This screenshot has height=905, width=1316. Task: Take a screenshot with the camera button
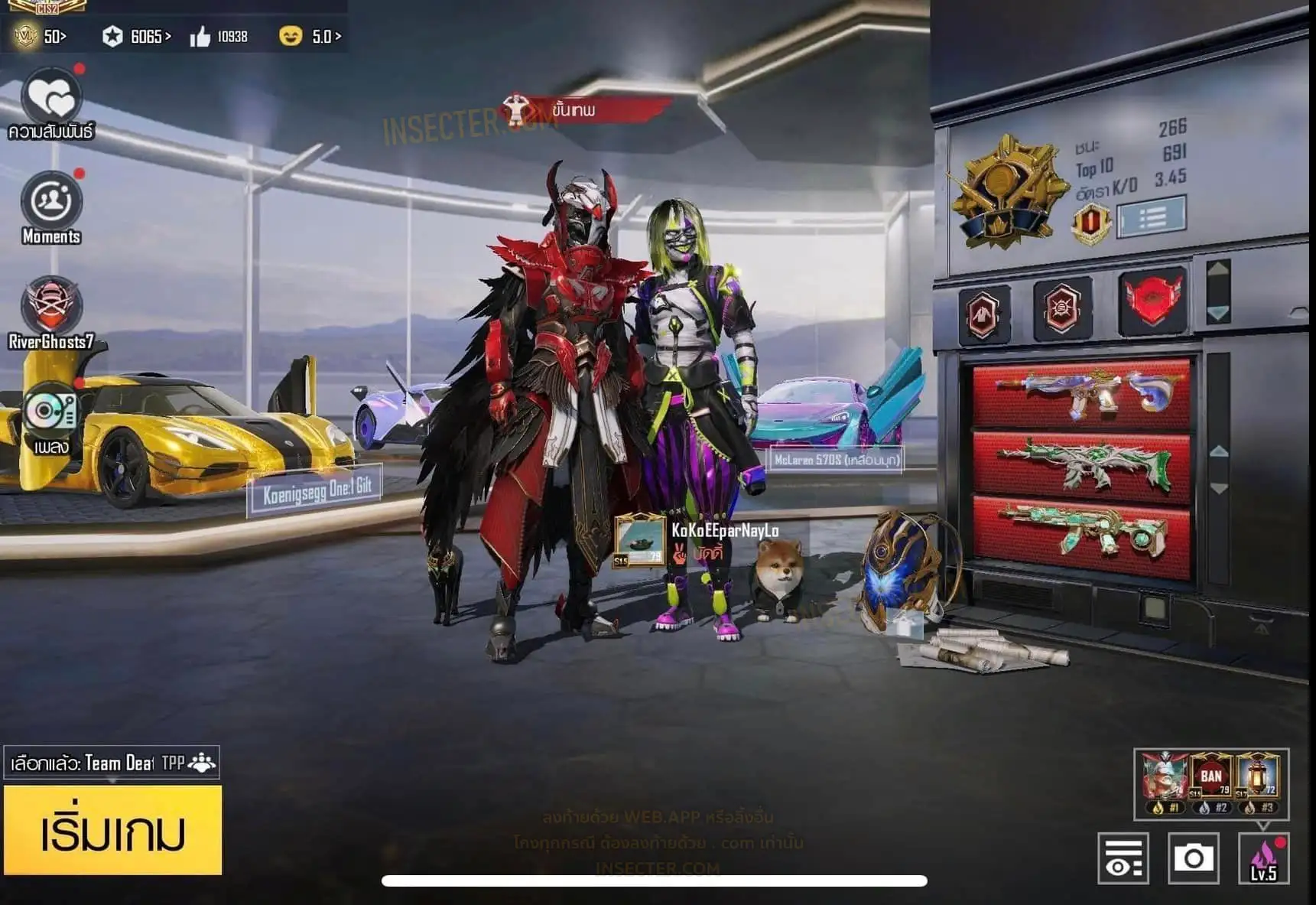[x=1193, y=858]
